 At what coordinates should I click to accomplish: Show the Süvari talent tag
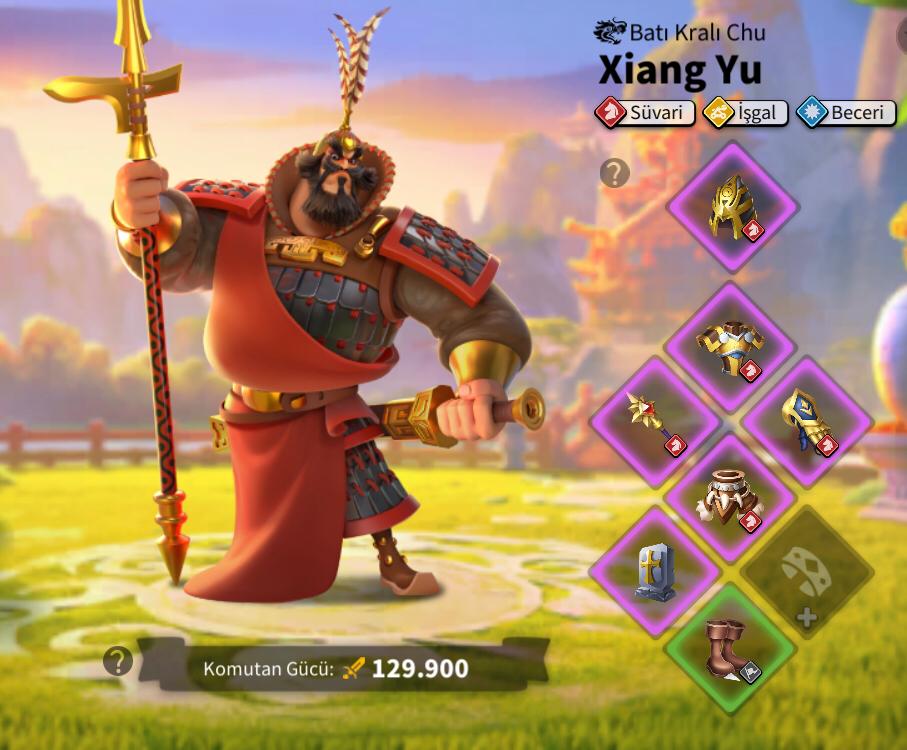[645, 113]
